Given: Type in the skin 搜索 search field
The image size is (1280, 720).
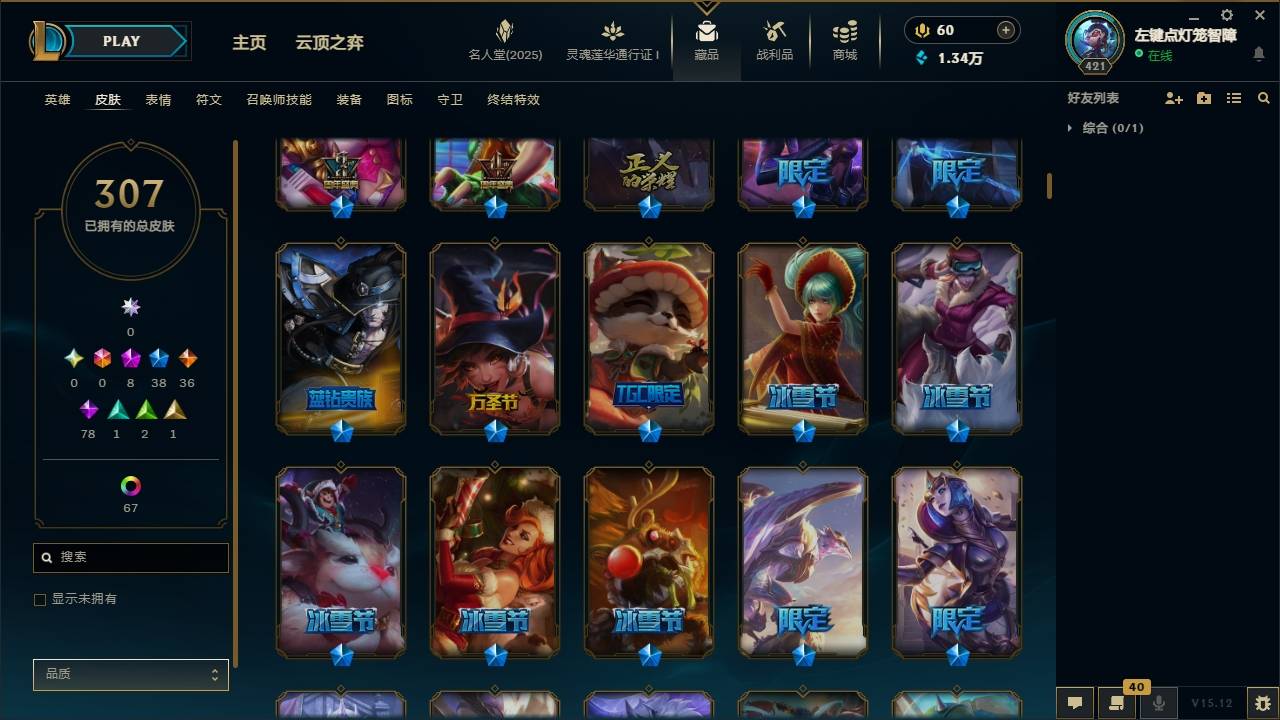Looking at the screenshot, I should 130,557.
